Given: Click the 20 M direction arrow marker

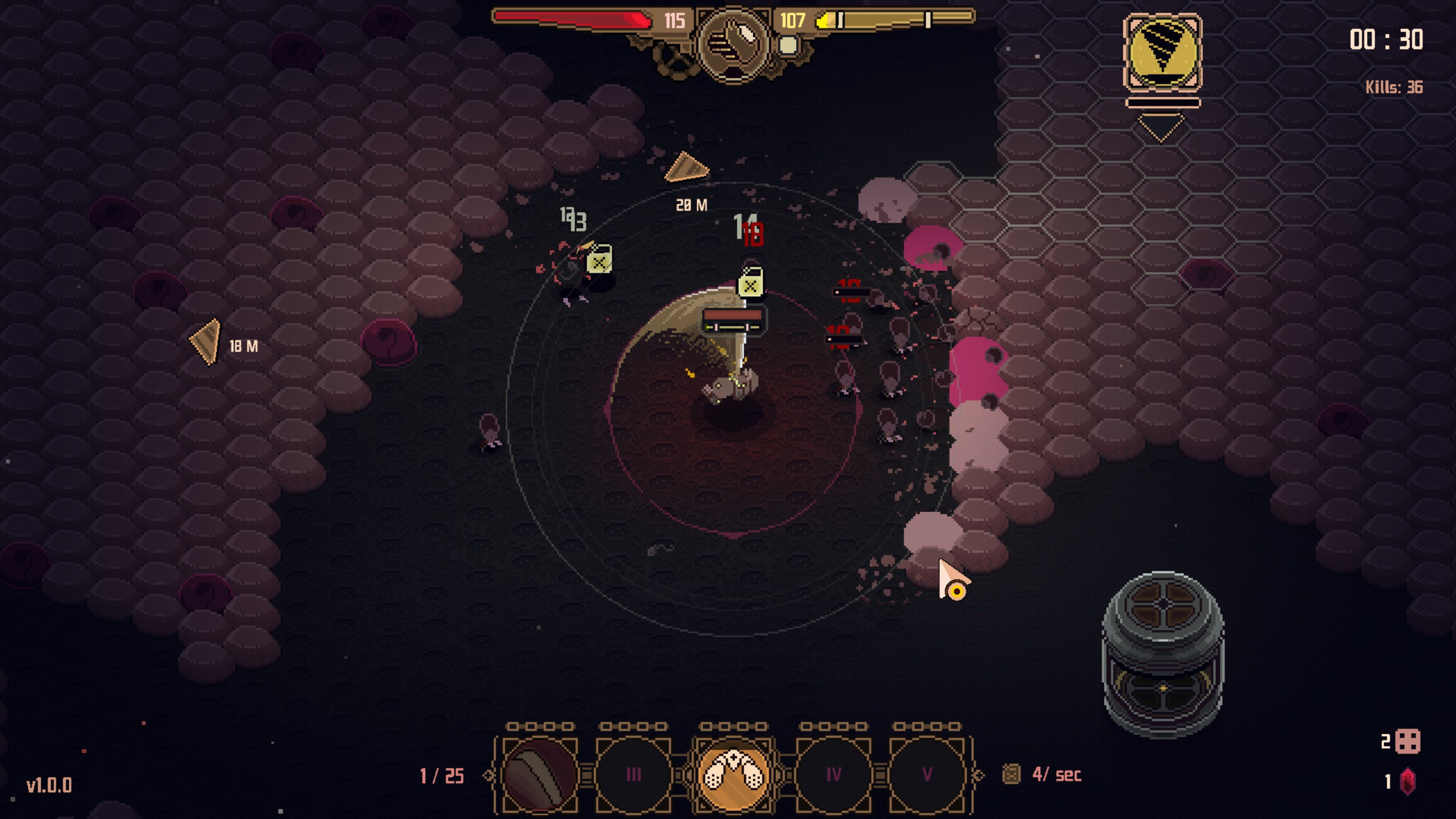Looking at the screenshot, I should (x=687, y=168).
